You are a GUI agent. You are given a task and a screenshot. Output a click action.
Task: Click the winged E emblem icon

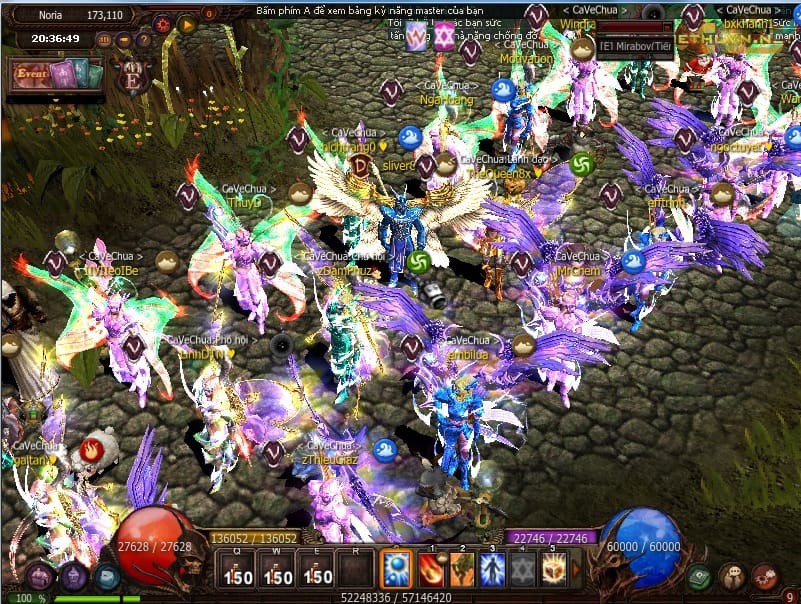tap(132, 76)
